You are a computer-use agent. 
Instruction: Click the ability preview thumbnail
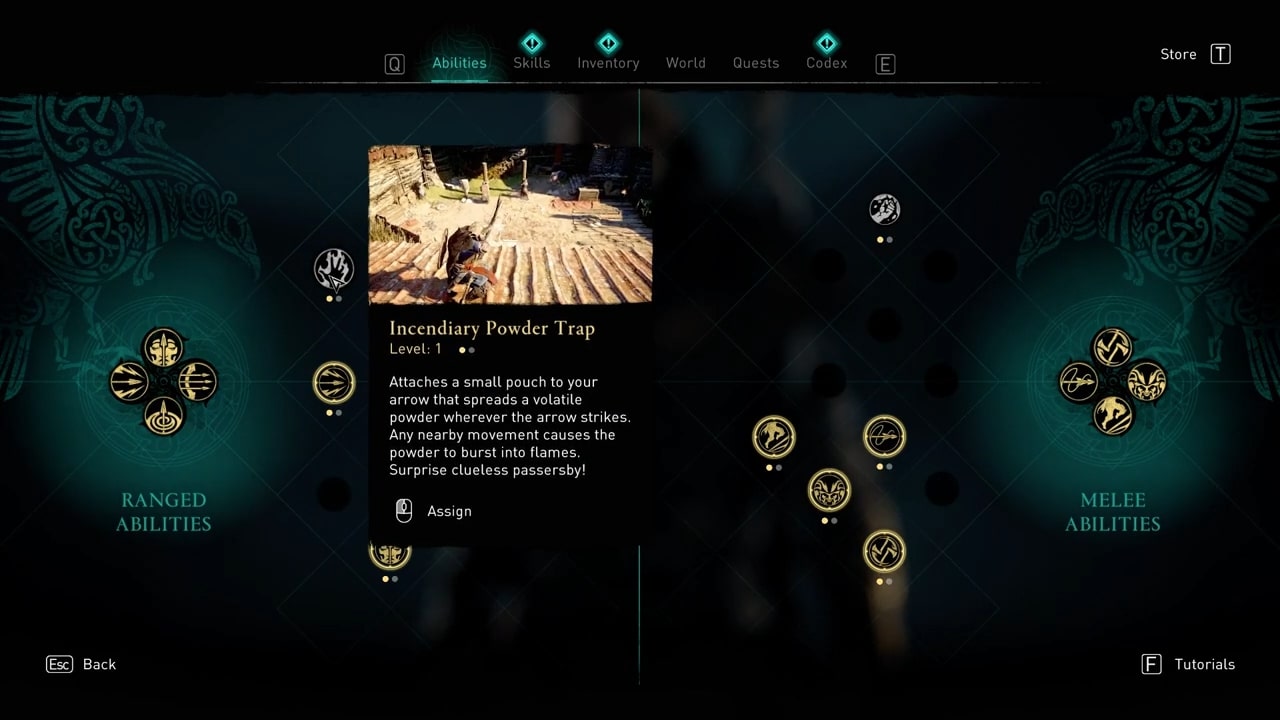coord(510,222)
